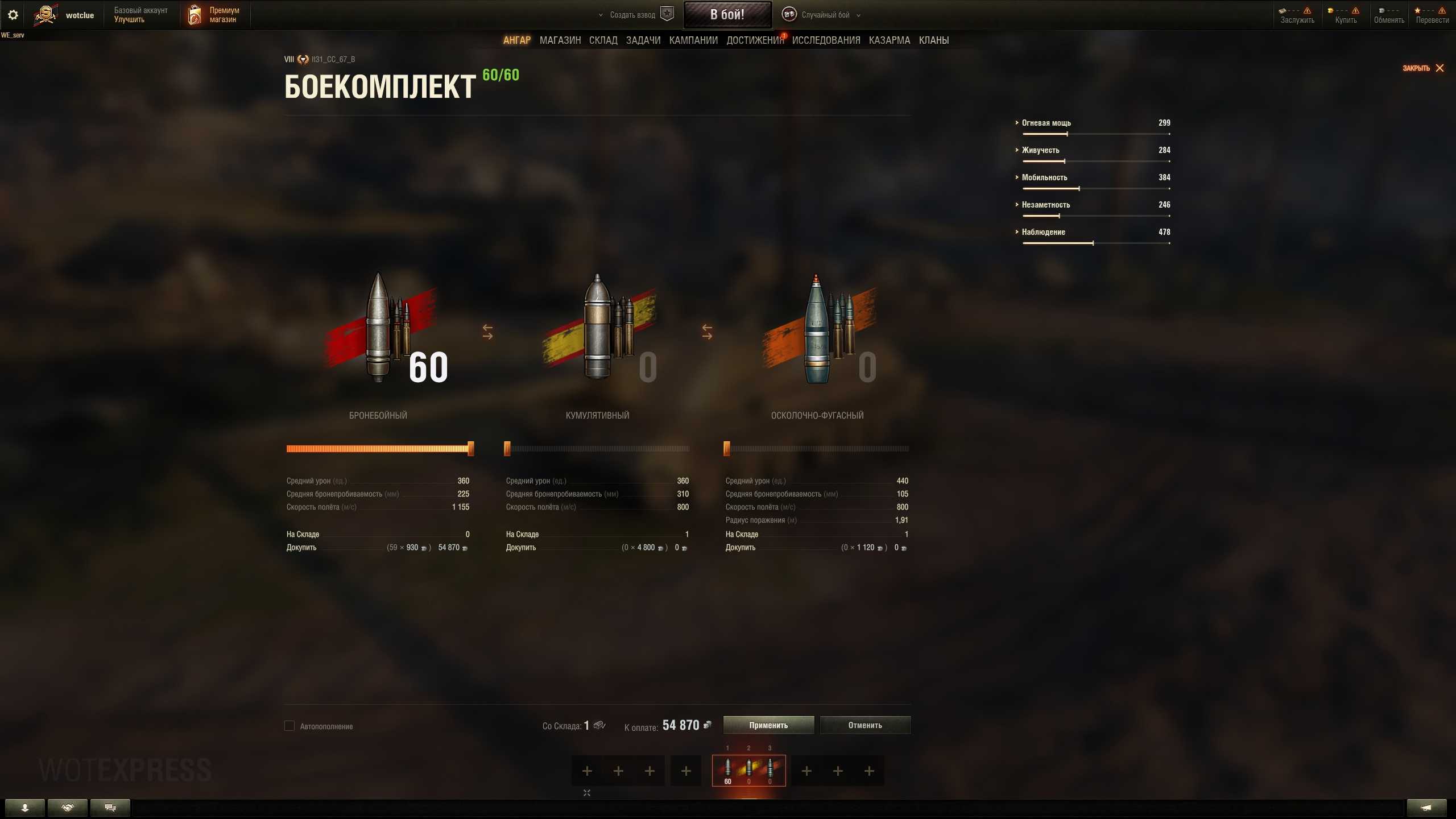The width and height of the screenshot is (1456, 819).
Task: Open the Магазин tab
Action: [560, 40]
